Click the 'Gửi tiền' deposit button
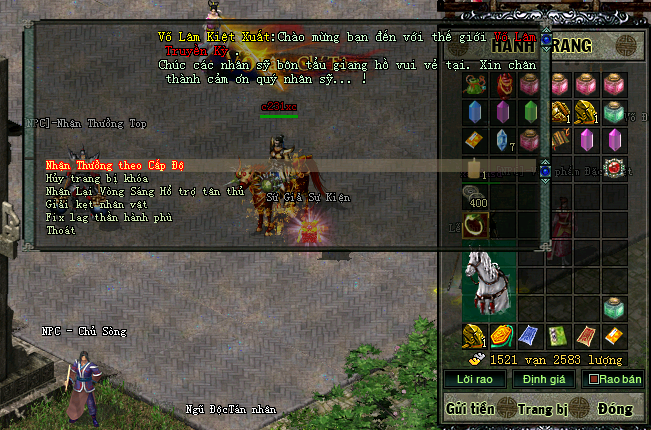This screenshot has width=651, height=430. point(471,408)
